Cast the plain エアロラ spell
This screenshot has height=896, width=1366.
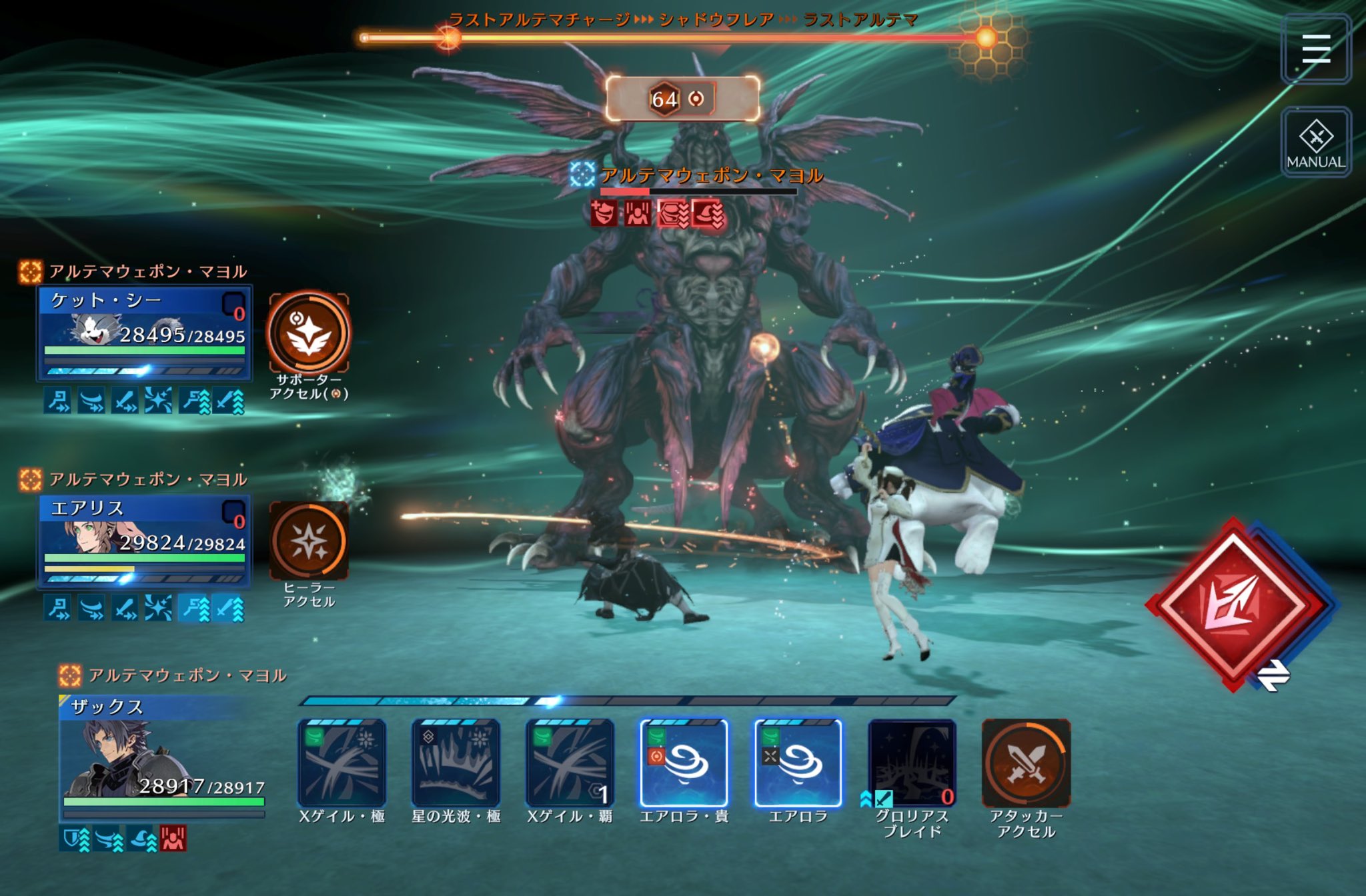click(798, 763)
